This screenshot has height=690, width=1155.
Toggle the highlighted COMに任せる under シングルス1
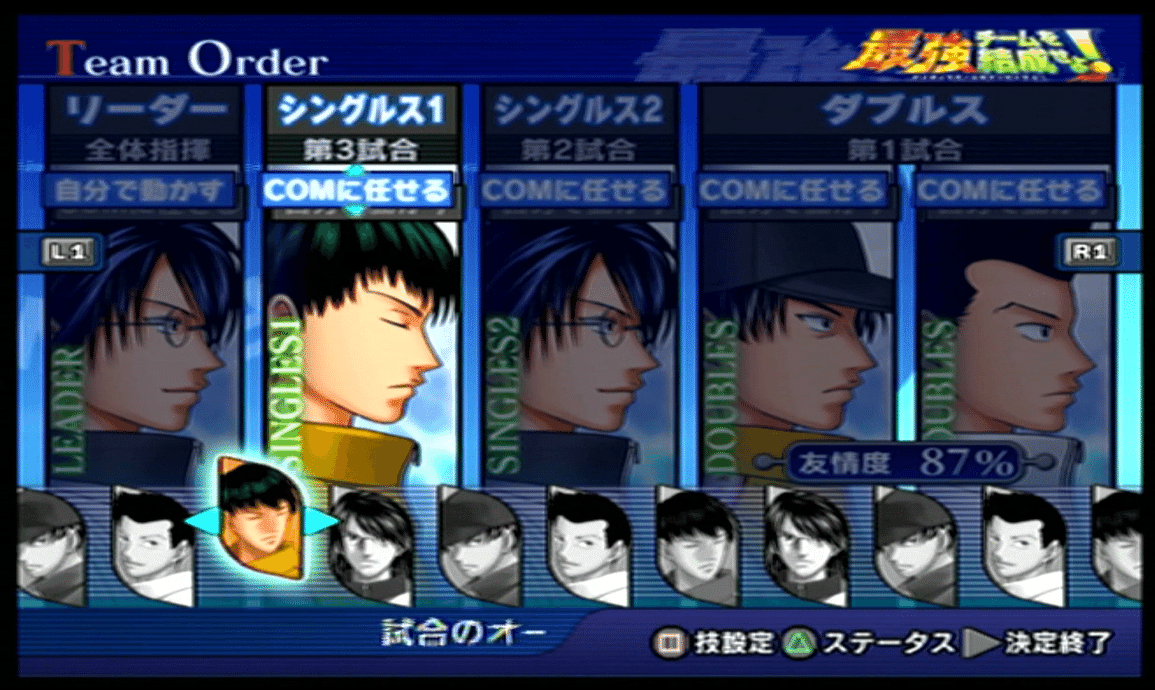click(x=357, y=190)
